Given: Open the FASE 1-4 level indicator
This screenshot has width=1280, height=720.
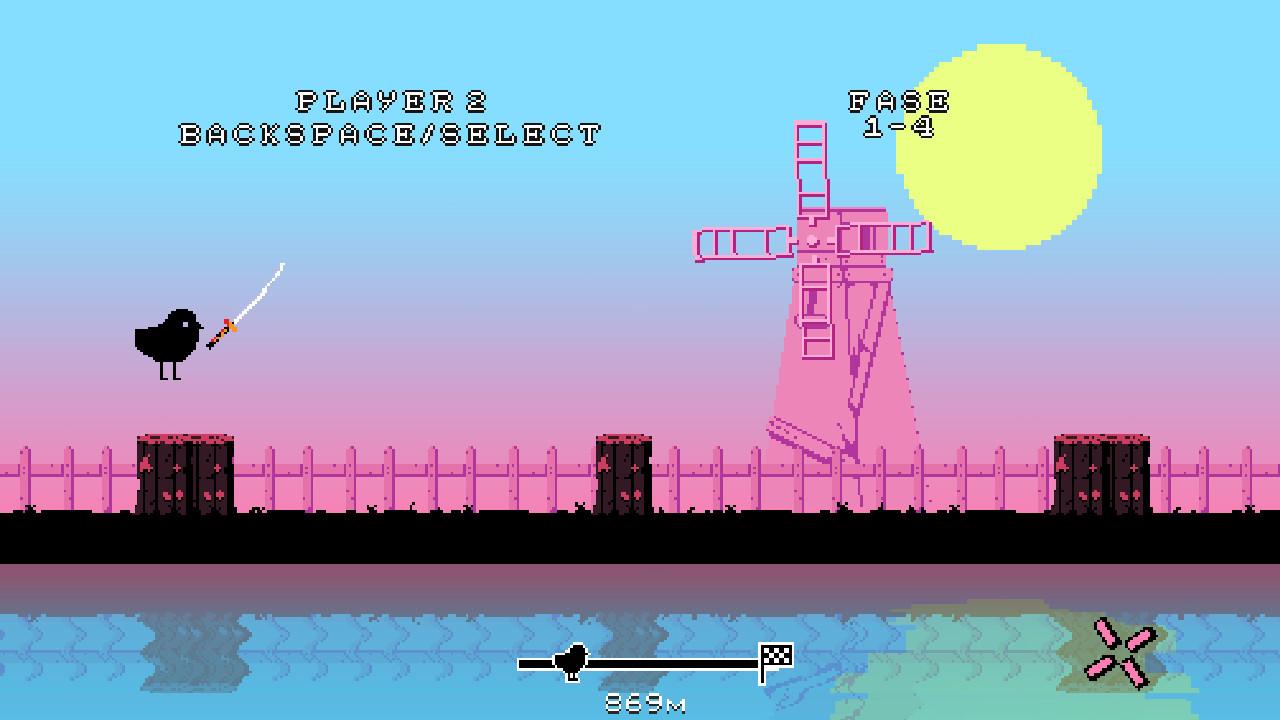Looking at the screenshot, I should click(x=898, y=110).
